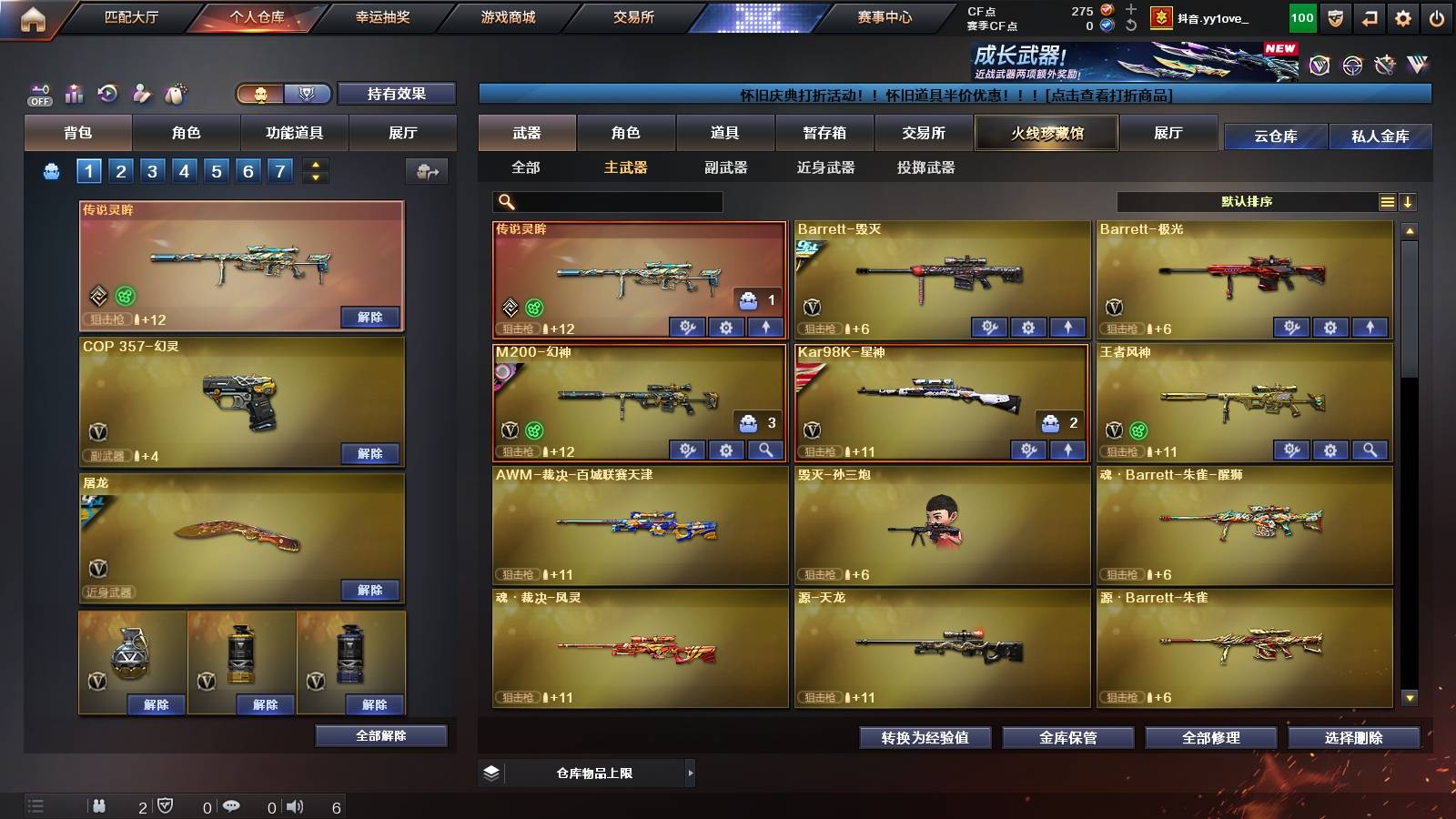Toggle the list view icon near 默认排序
This screenshot has width=1456, height=819.
click(x=1387, y=201)
